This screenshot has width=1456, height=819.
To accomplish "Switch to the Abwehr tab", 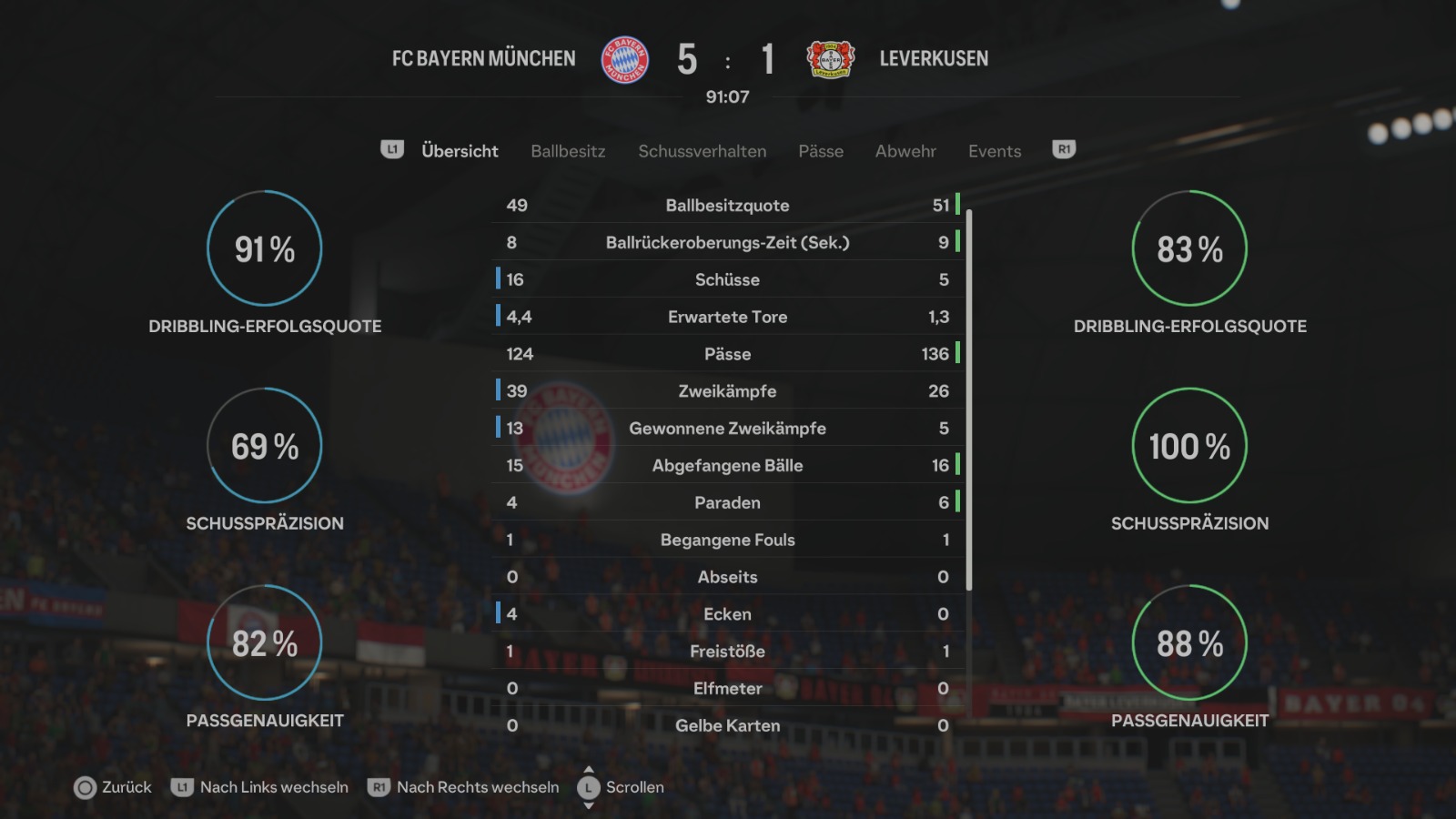I will [905, 151].
